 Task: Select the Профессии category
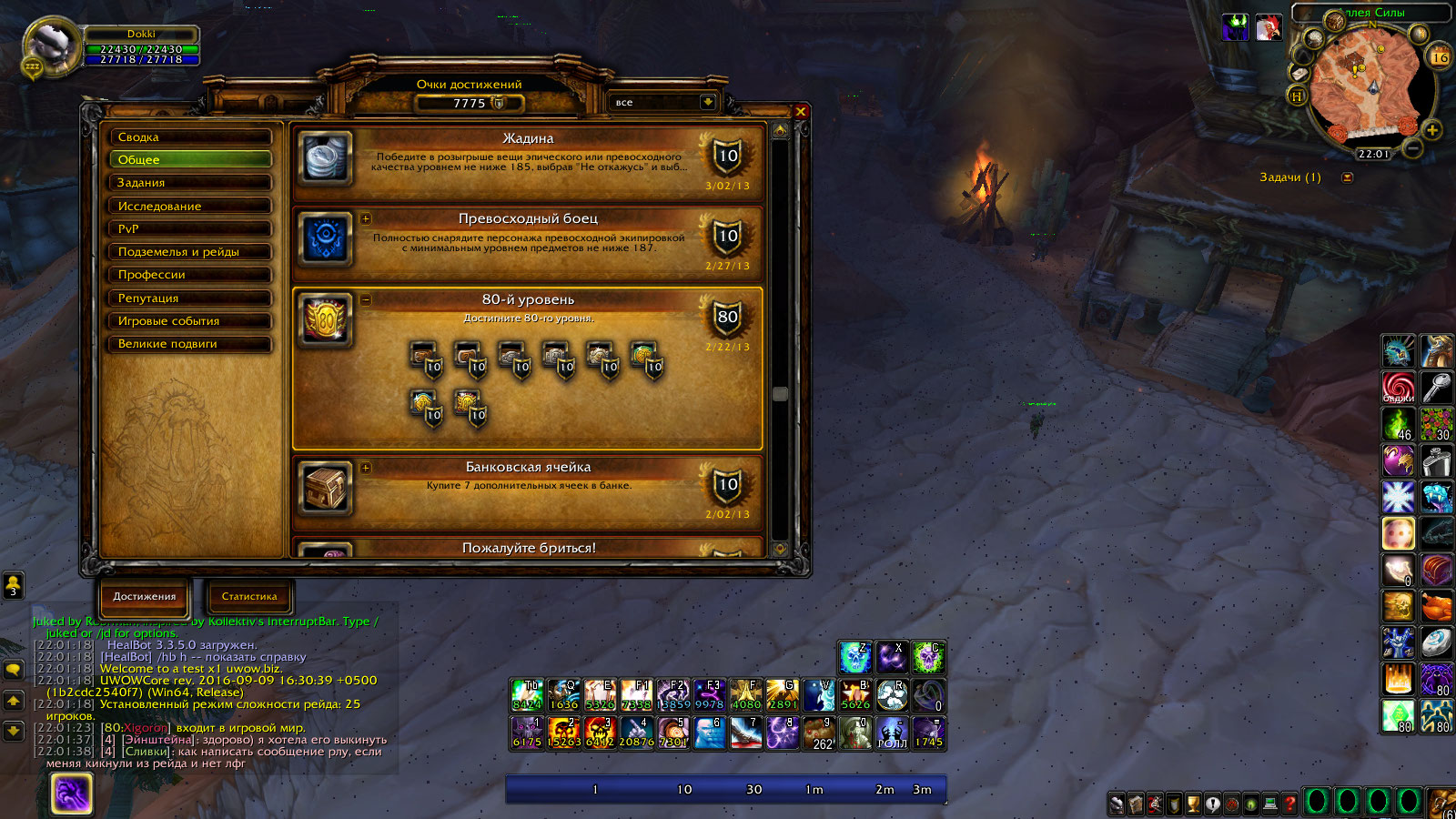click(x=190, y=275)
